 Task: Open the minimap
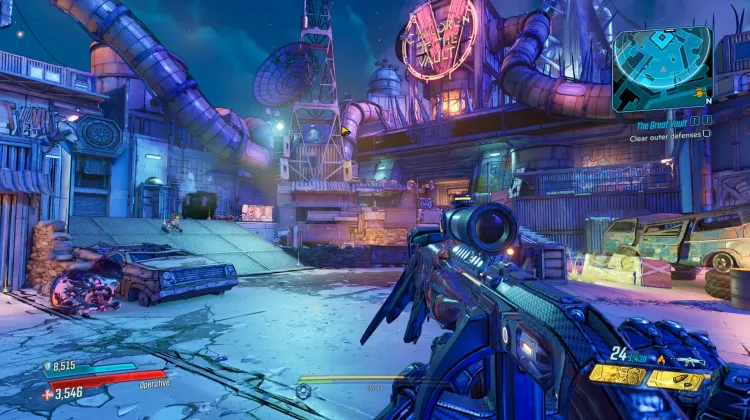point(662,67)
